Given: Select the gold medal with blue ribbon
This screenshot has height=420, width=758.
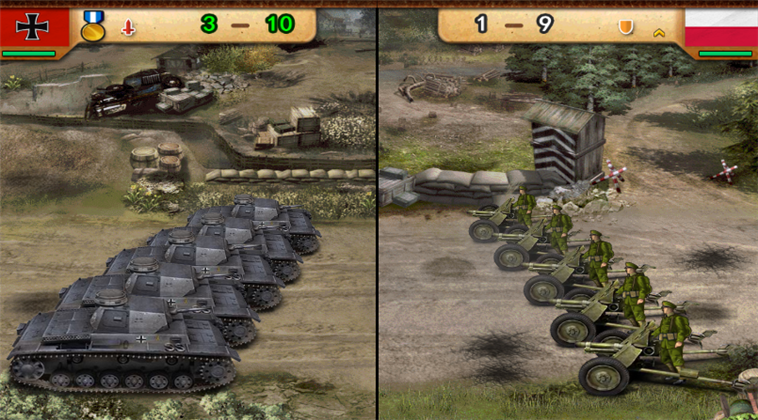Looking at the screenshot, I should pos(93,26).
